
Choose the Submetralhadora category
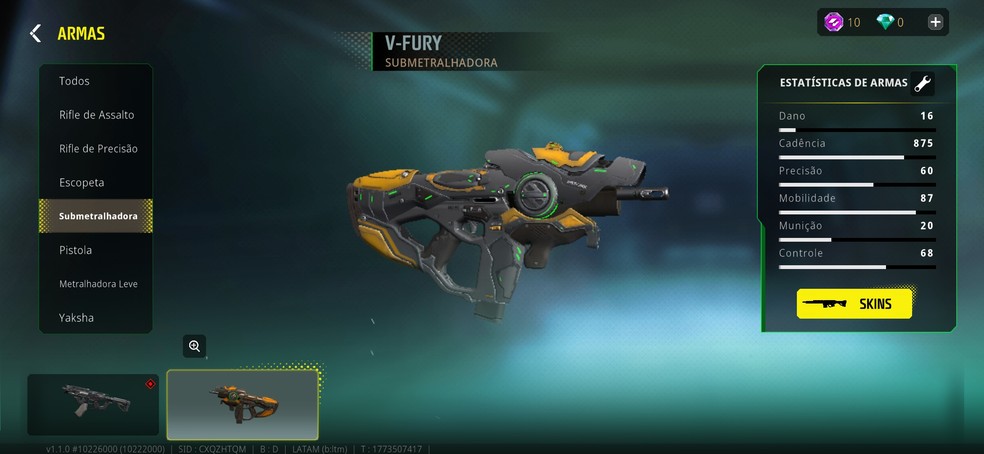pos(97,216)
